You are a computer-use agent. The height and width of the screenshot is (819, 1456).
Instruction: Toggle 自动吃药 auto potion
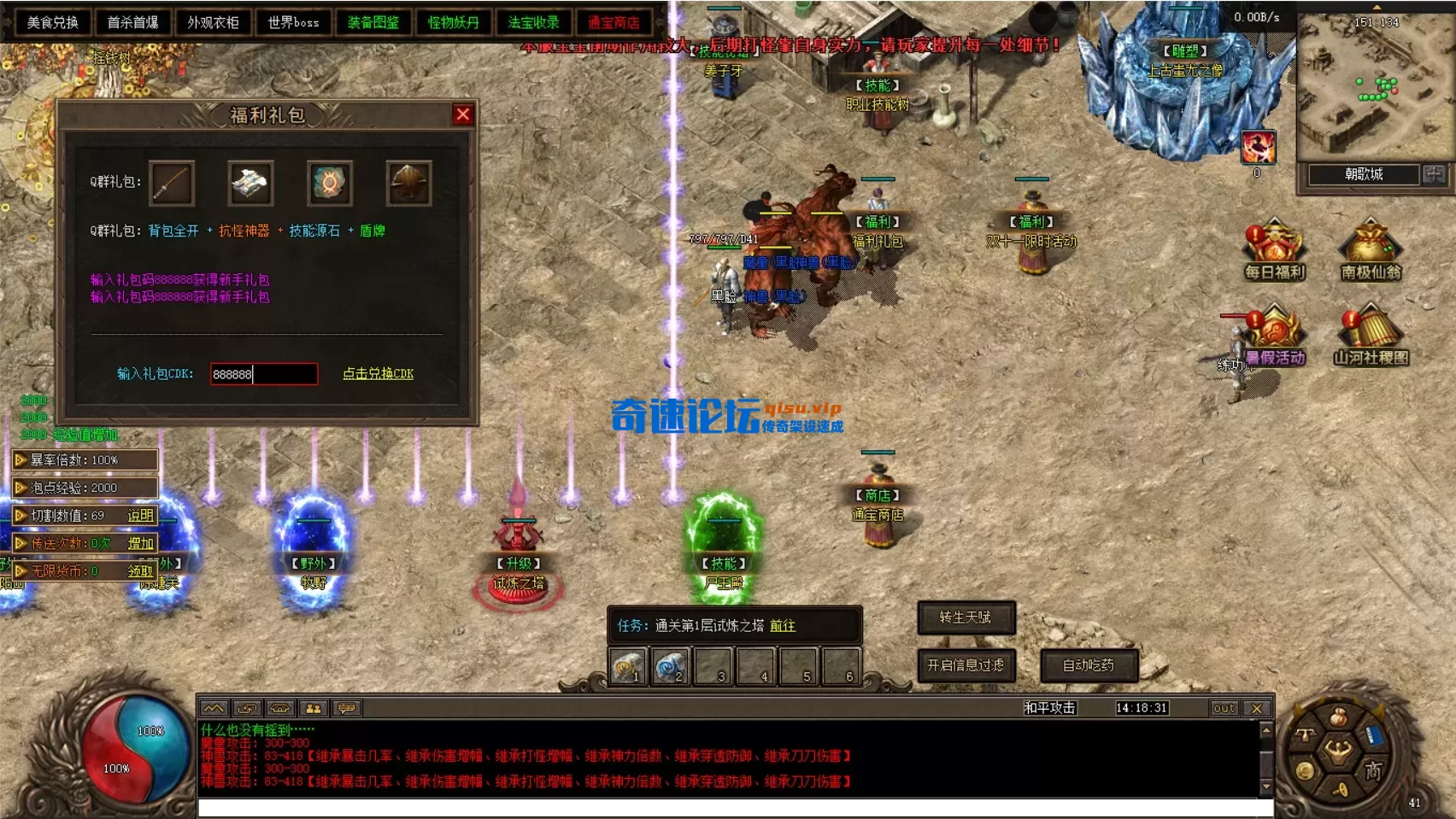coord(1088,664)
